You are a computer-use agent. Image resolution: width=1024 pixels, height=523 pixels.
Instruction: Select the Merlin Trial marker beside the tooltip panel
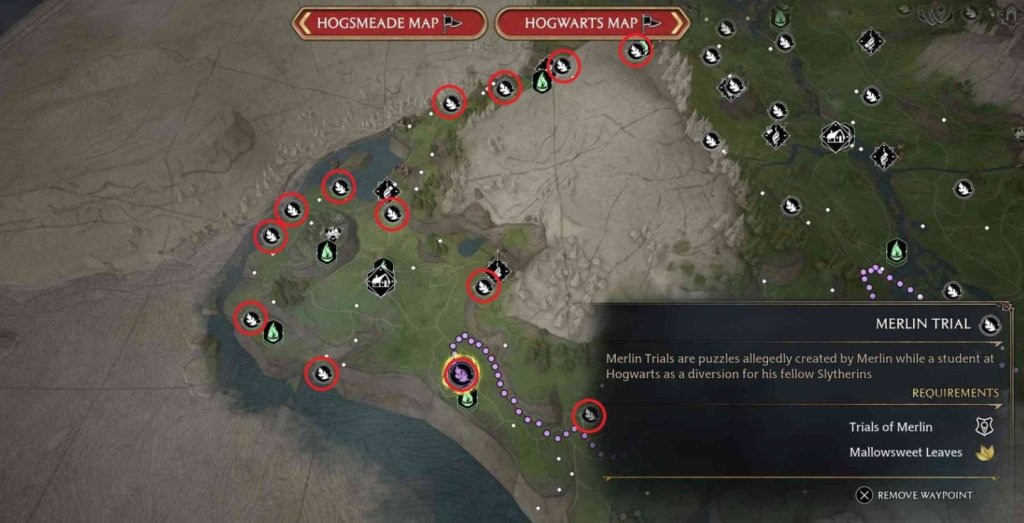pos(590,414)
